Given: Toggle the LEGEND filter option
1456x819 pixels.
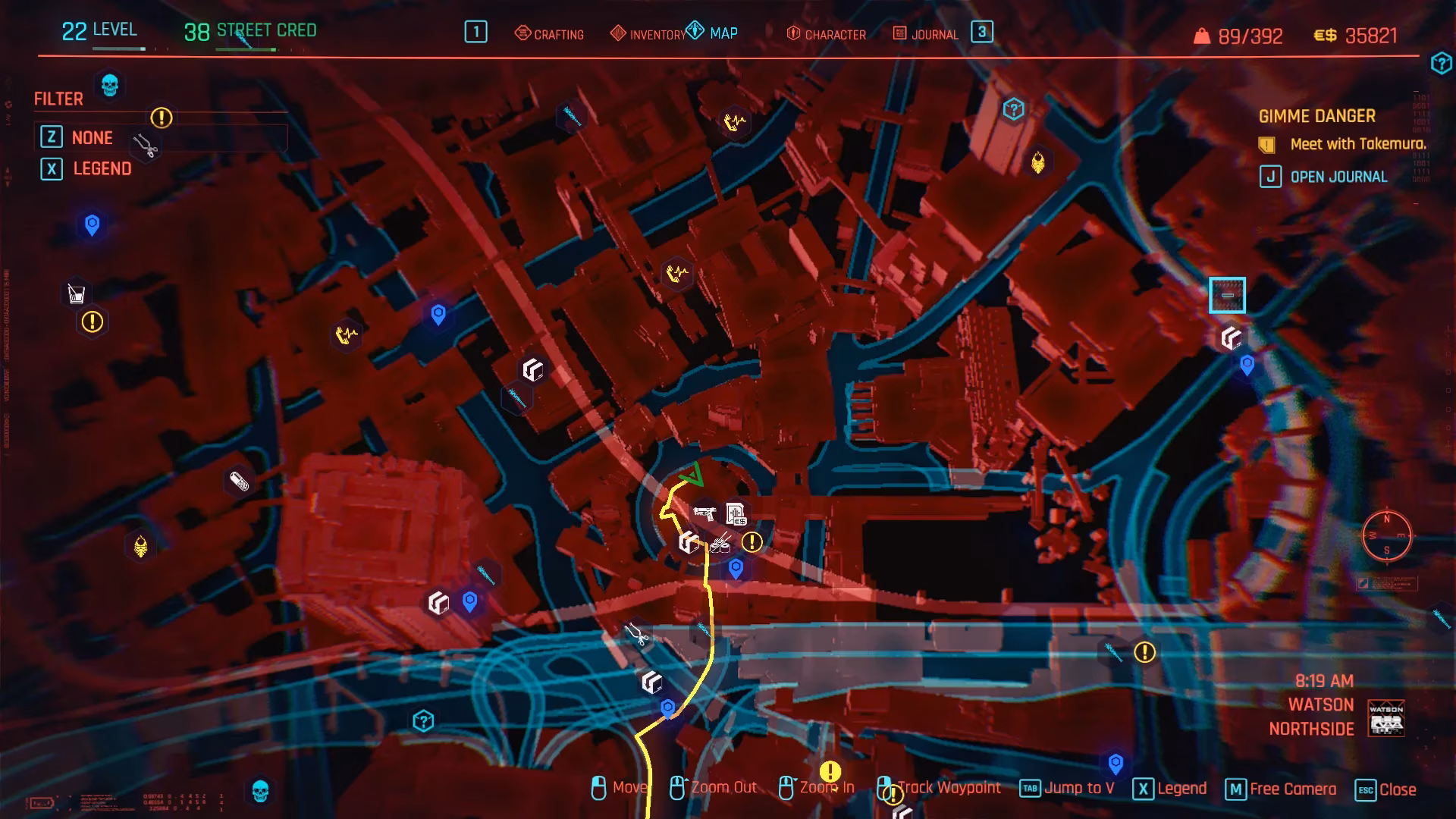Looking at the screenshot, I should coord(101,169).
